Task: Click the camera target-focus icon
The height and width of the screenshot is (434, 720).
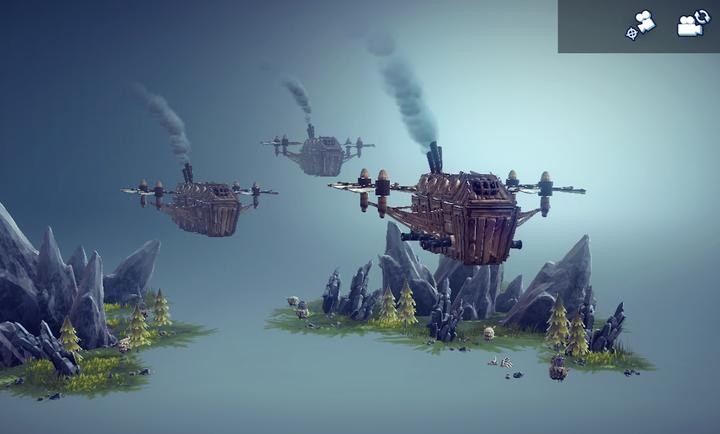Action: point(640,25)
